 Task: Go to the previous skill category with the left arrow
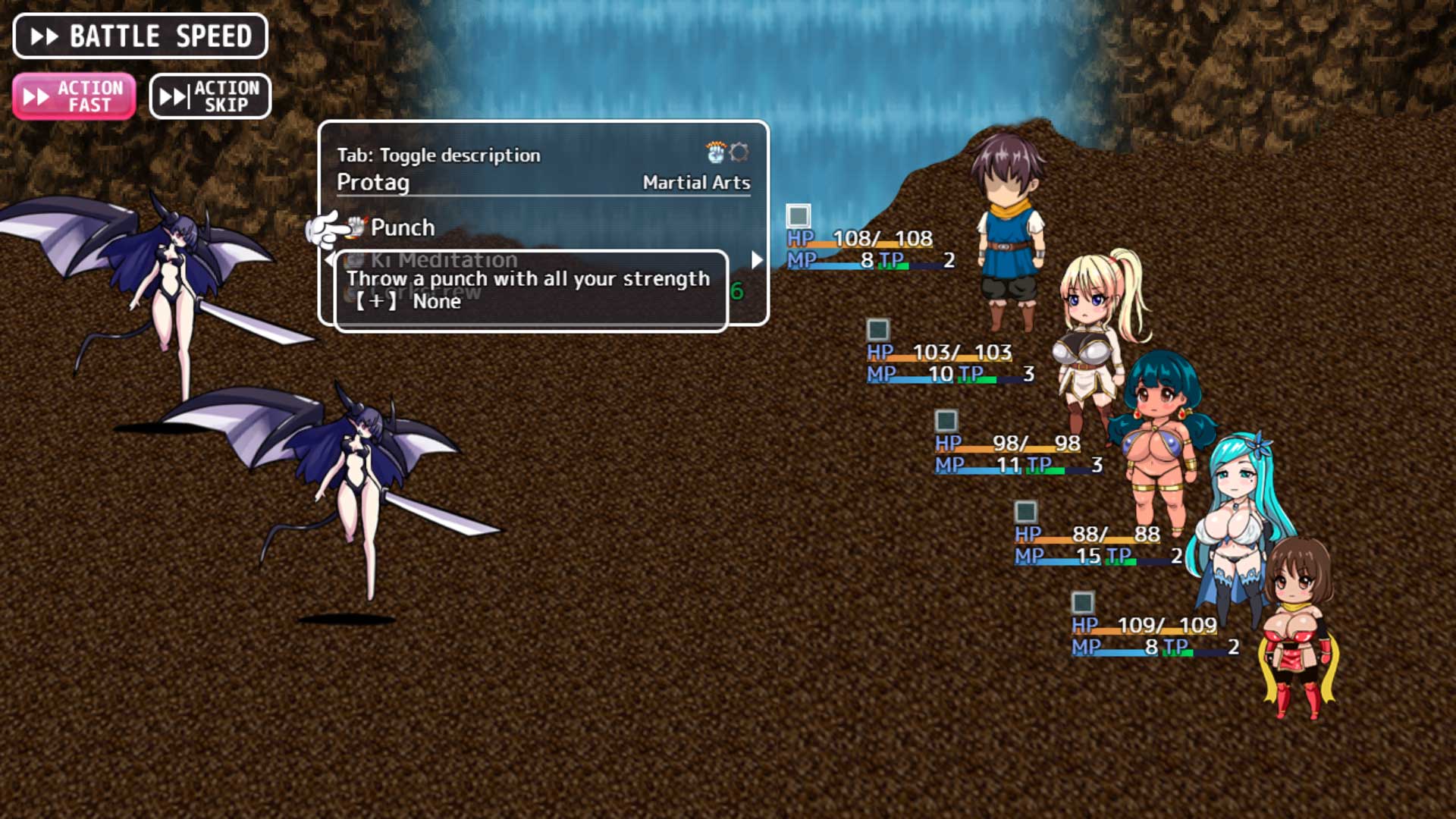point(328,259)
